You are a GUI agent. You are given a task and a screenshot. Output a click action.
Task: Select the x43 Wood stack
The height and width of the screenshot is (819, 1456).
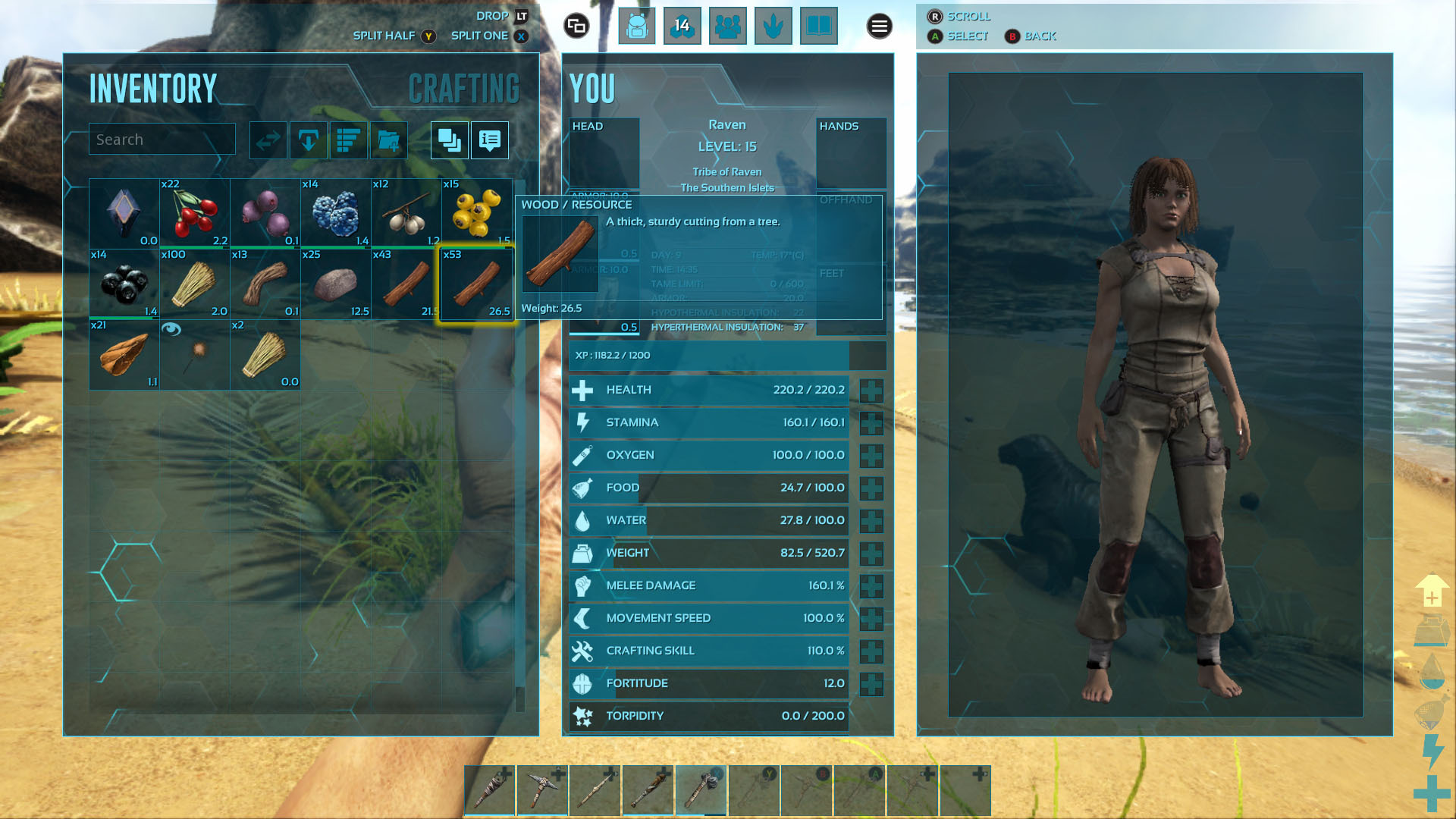click(406, 284)
